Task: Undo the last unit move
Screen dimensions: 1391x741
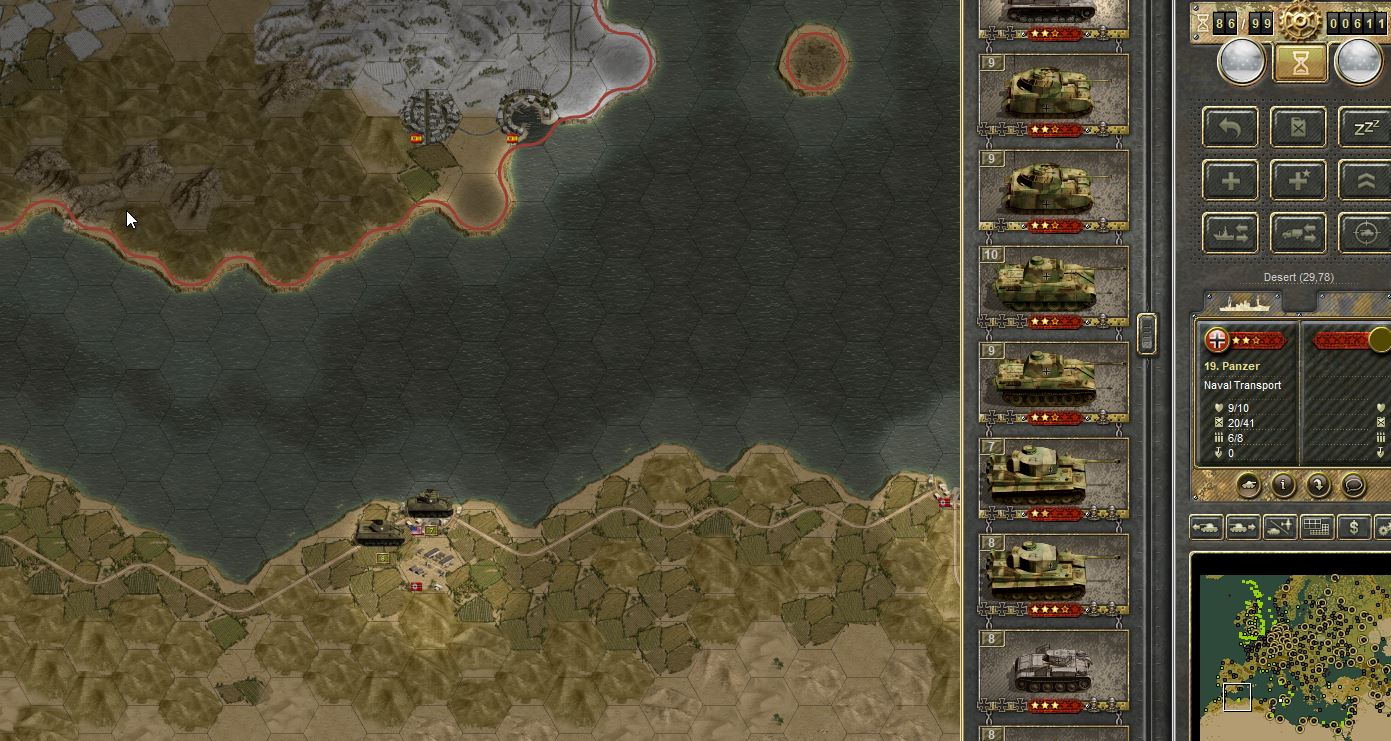Action: point(1229,127)
